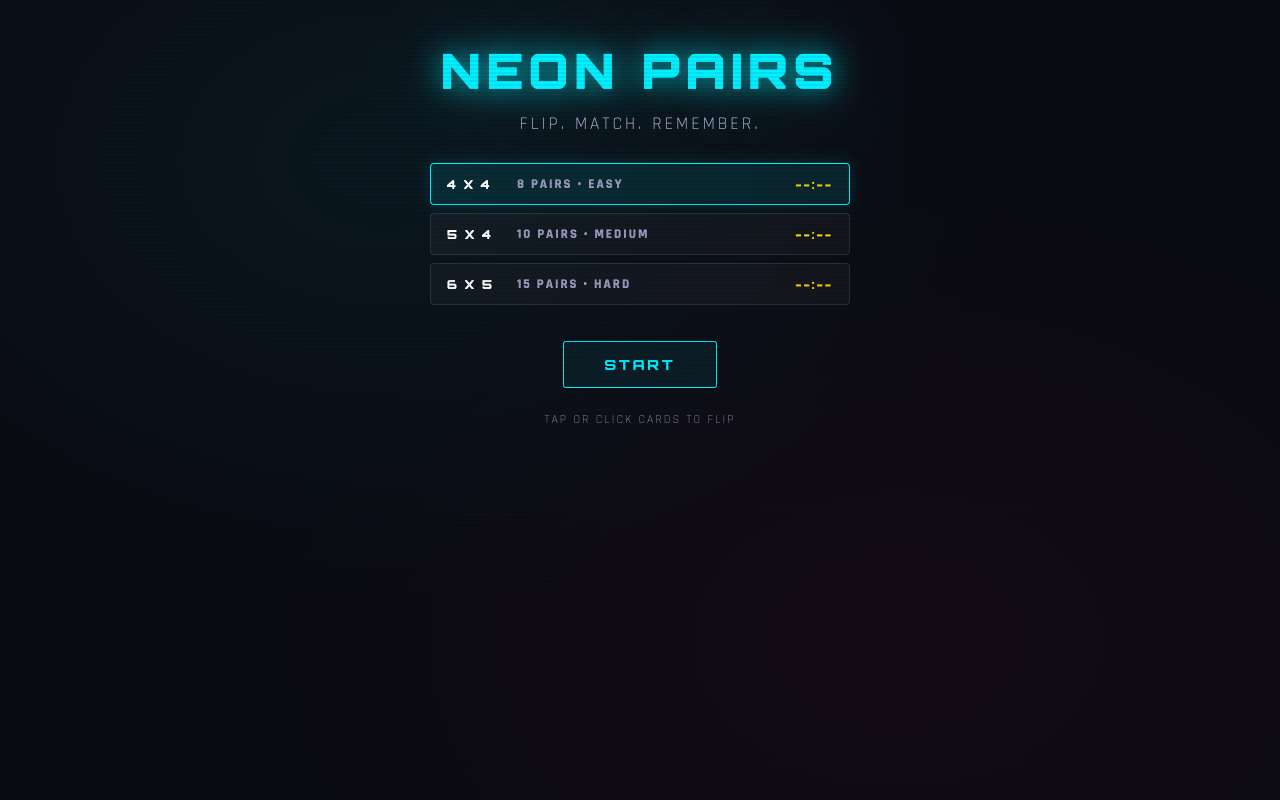The height and width of the screenshot is (800, 1280).
Task: Click the 8 PAIRS • EASY label
Action: tap(570, 184)
